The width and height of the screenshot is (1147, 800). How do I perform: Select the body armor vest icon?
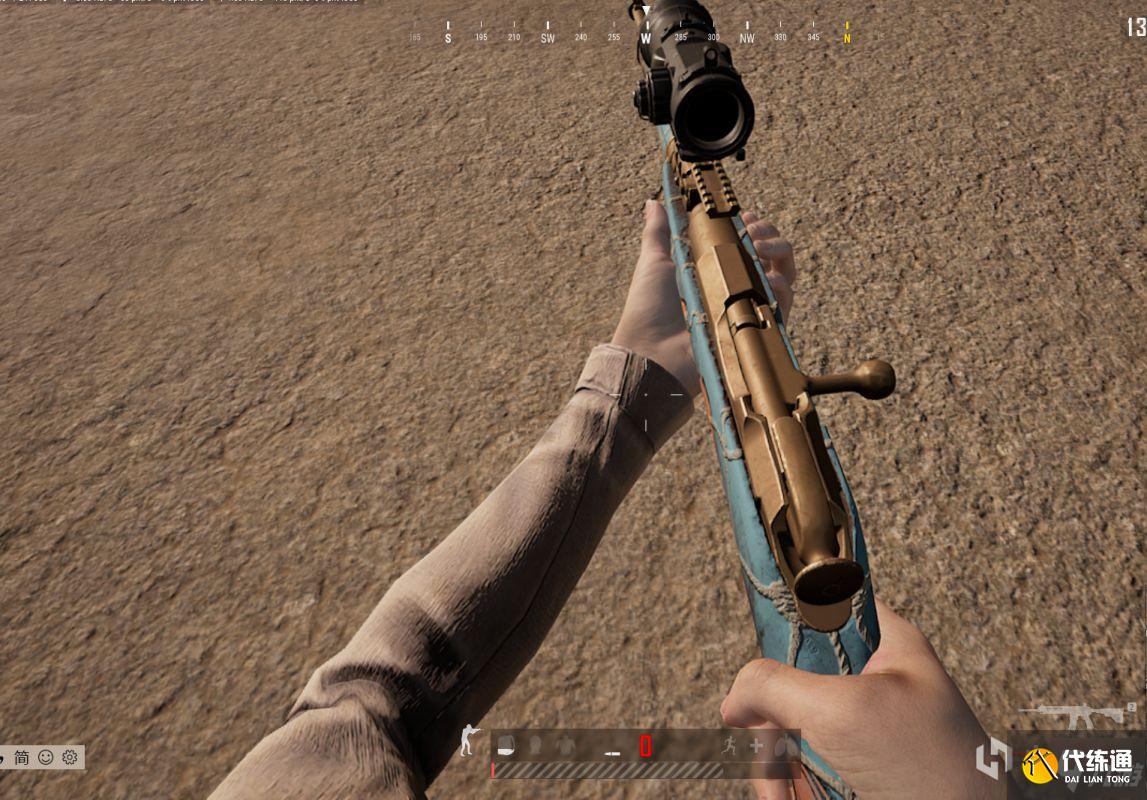tap(566, 745)
